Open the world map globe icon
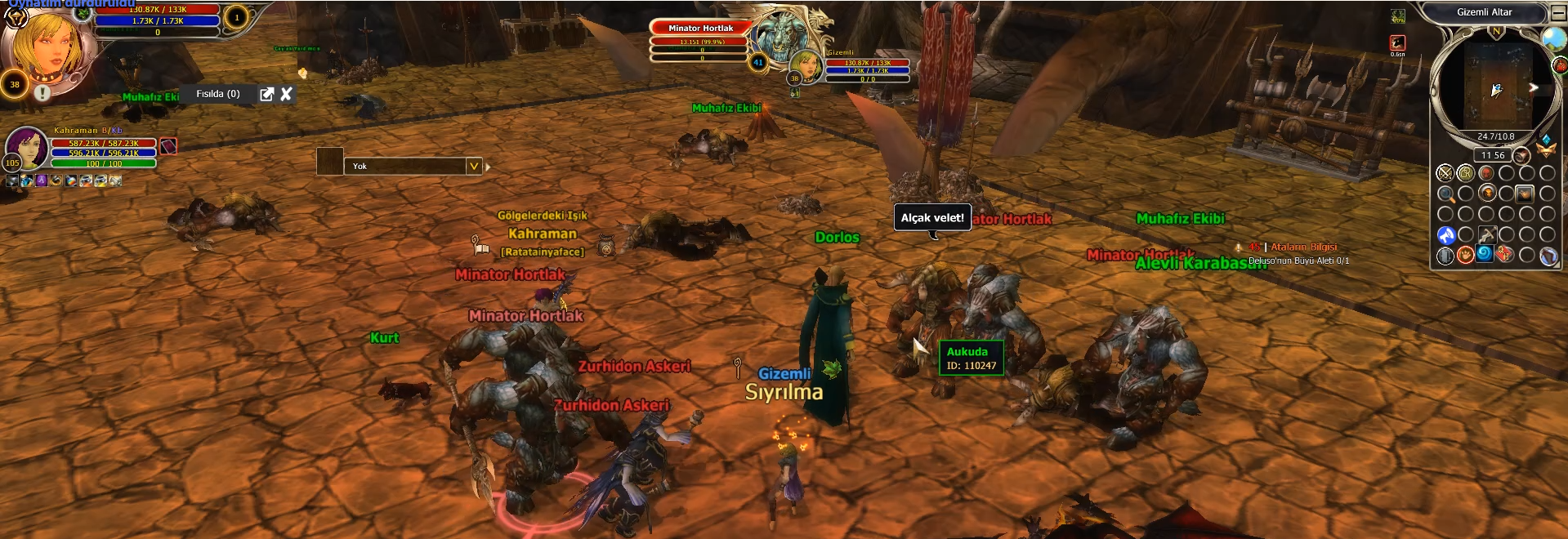Viewport: 1568px width, 539px height. pos(1552,38)
